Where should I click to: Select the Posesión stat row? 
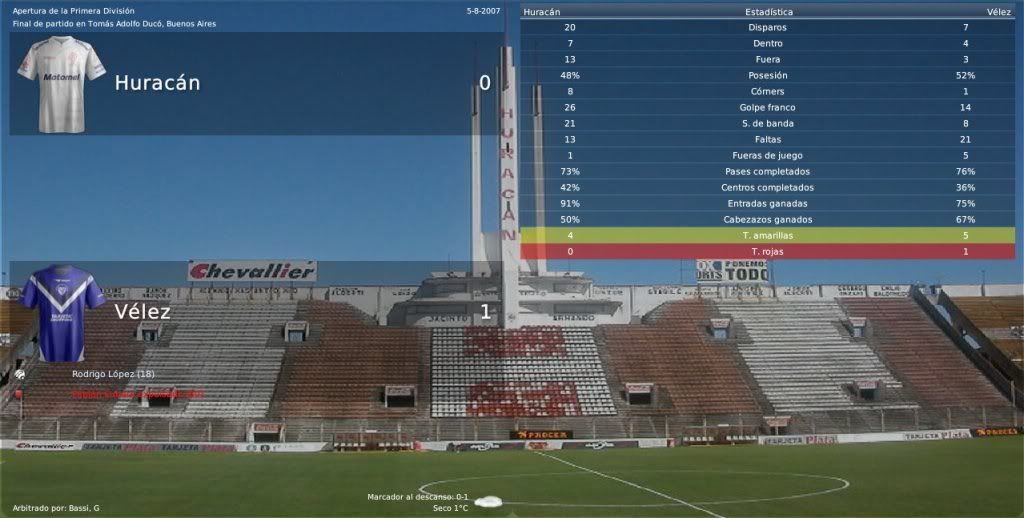[767, 75]
